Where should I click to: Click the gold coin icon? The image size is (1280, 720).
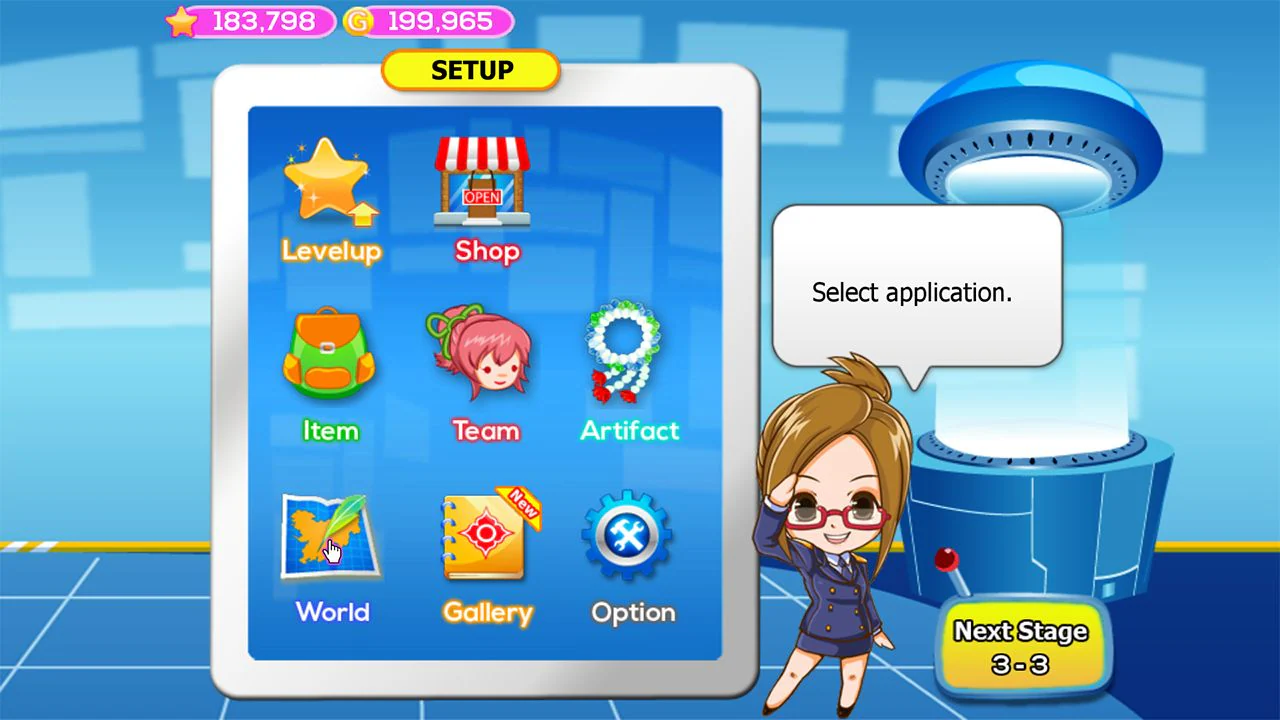[358, 21]
